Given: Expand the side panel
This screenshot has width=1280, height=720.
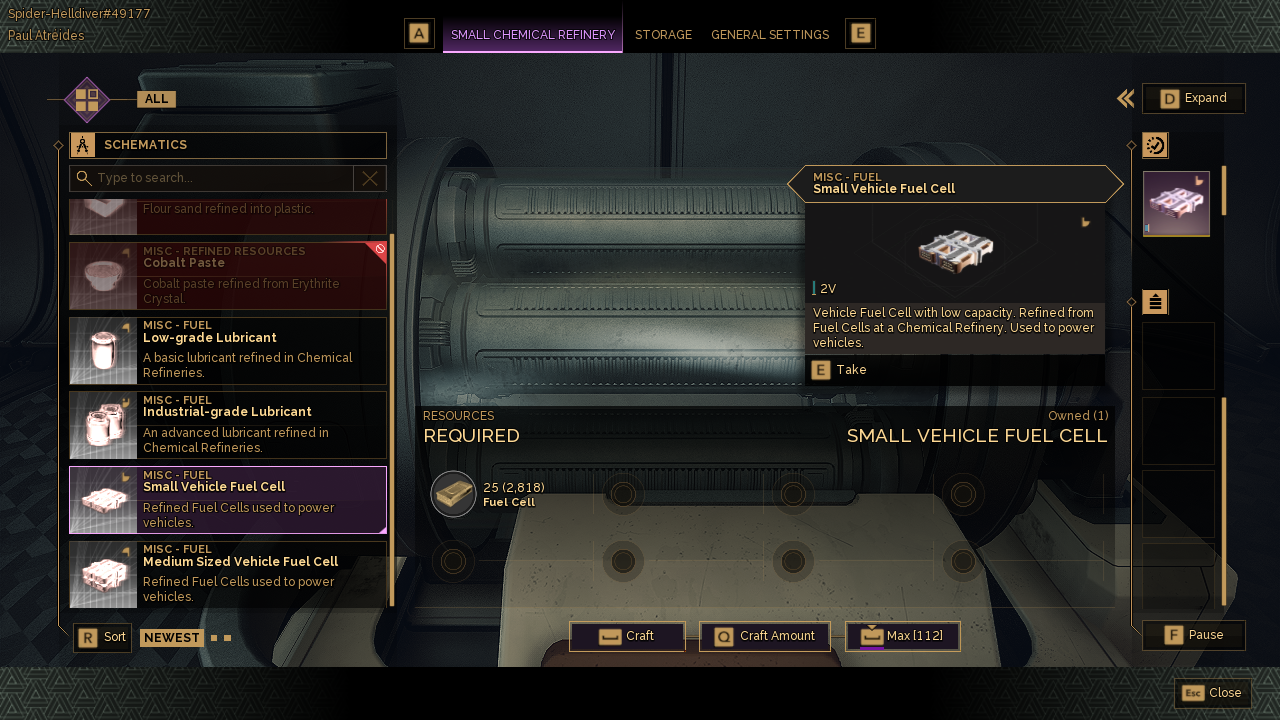Looking at the screenshot, I should (x=1194, y=98).
